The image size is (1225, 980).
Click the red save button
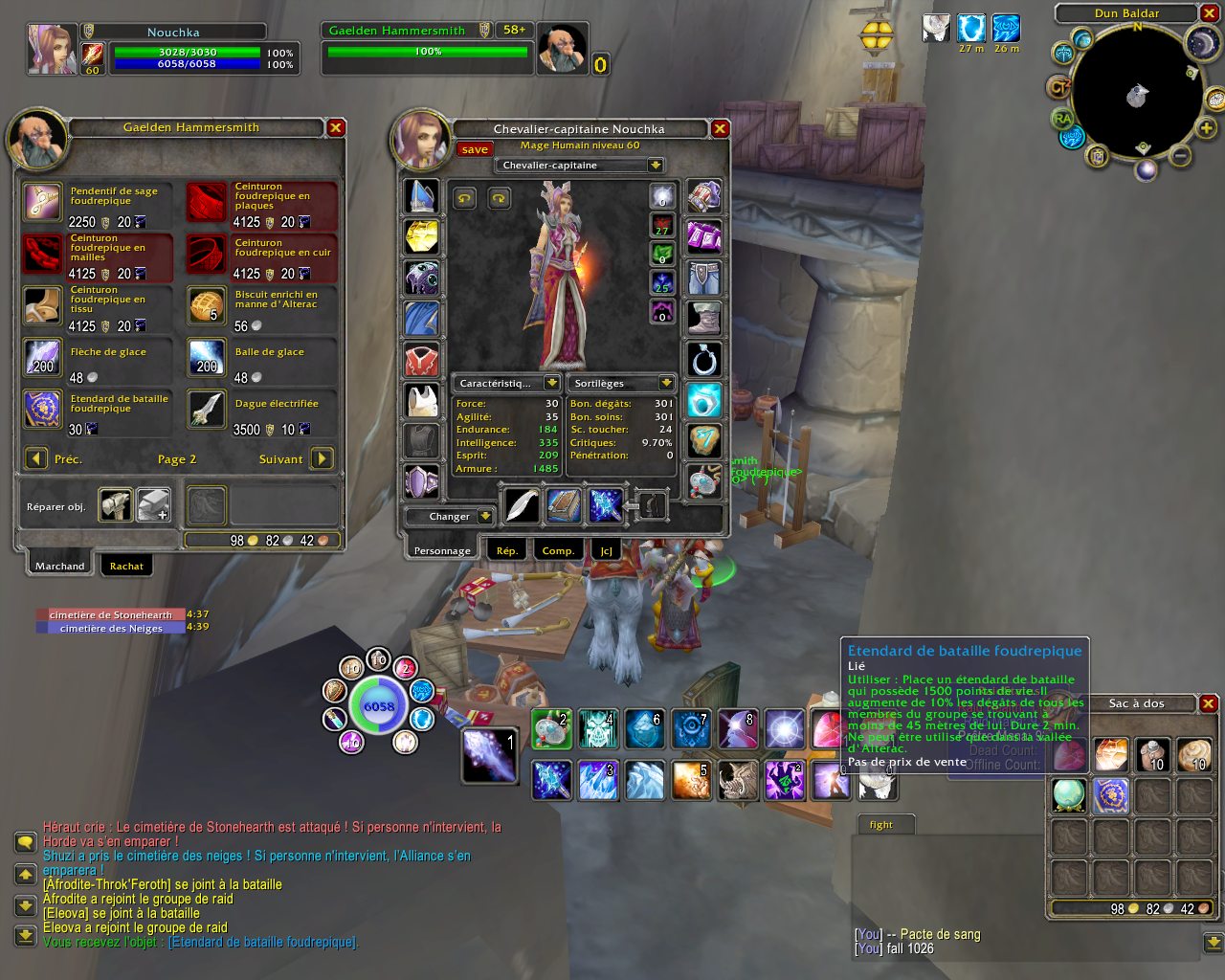(474, 149)
